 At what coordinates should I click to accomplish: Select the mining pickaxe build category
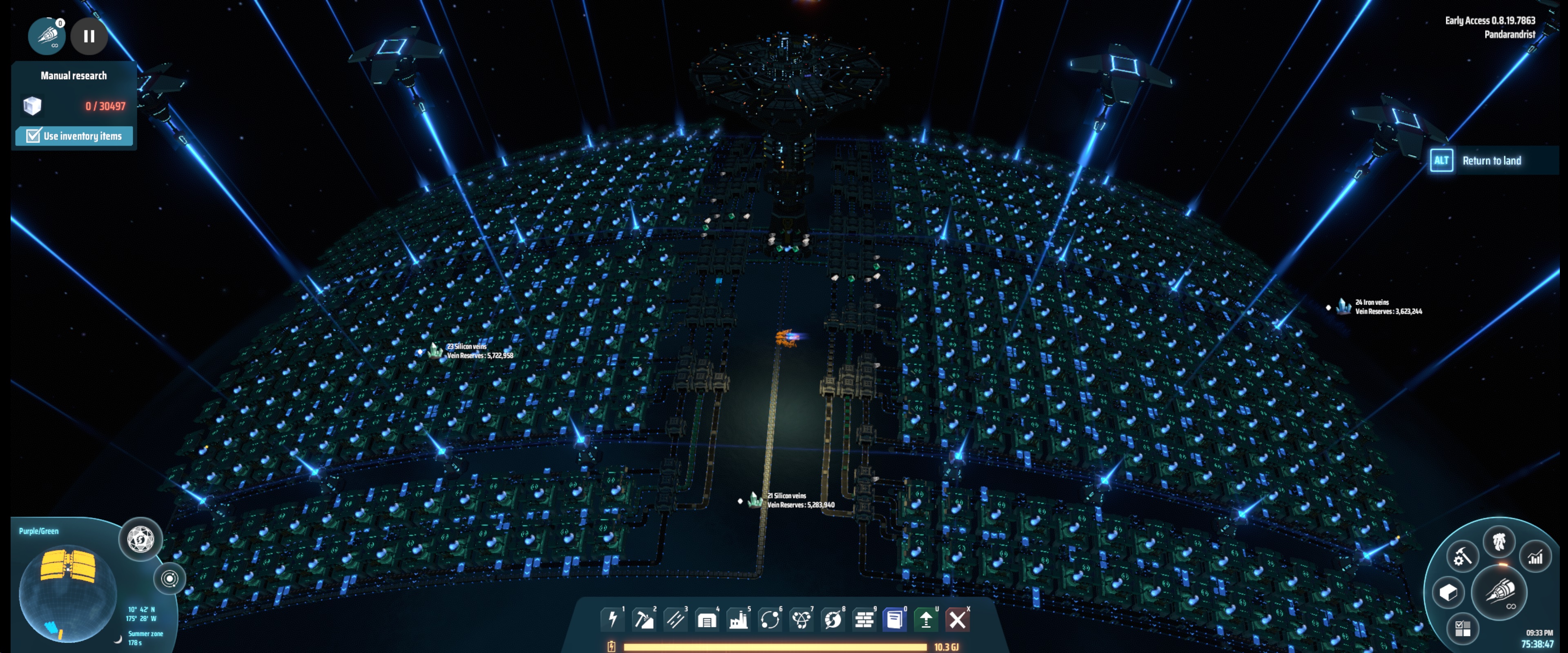click(x=644, y=620)
